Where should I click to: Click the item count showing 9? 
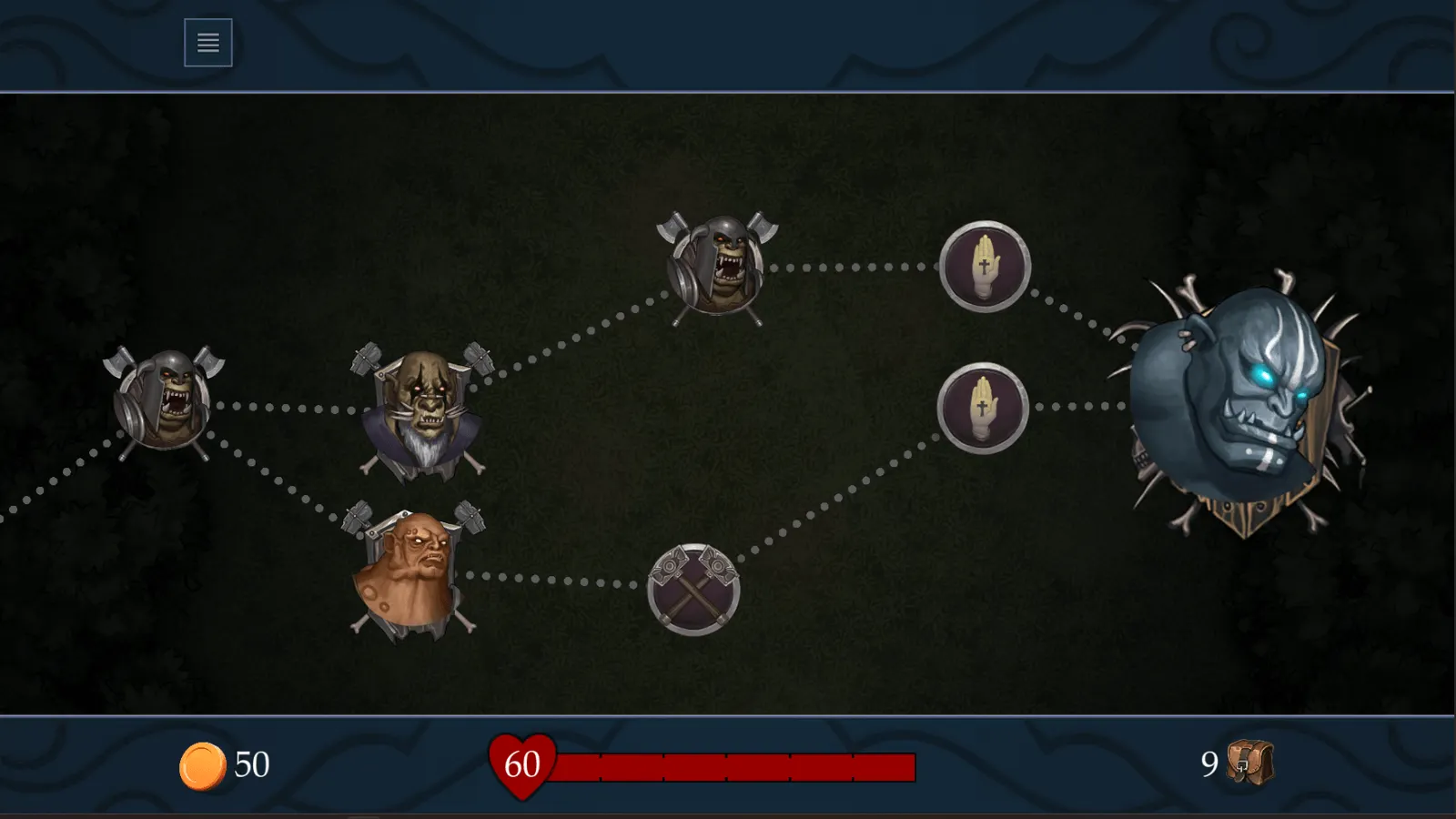click(x=1208, y=763)
